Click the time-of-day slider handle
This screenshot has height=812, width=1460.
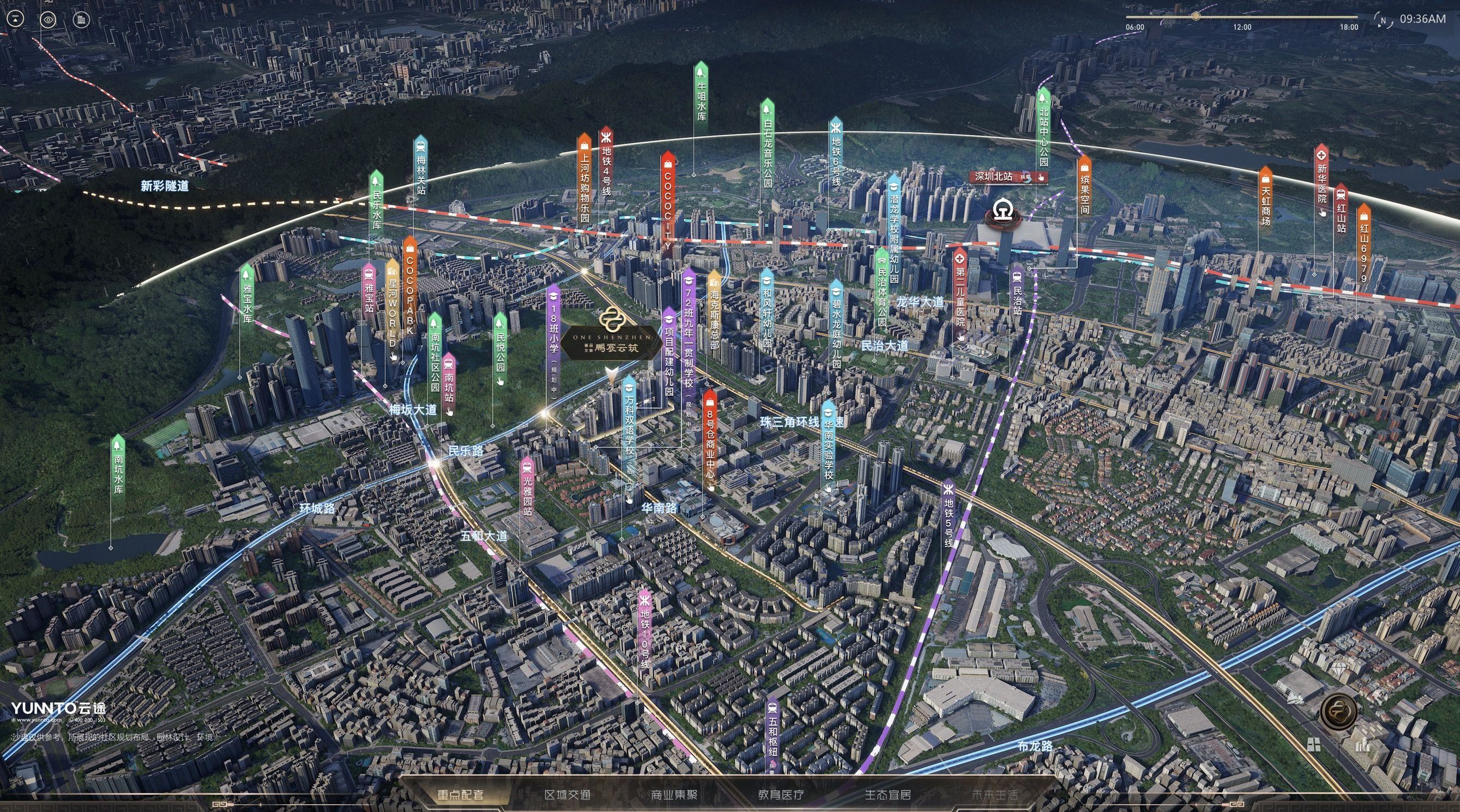click(1196, 16)
